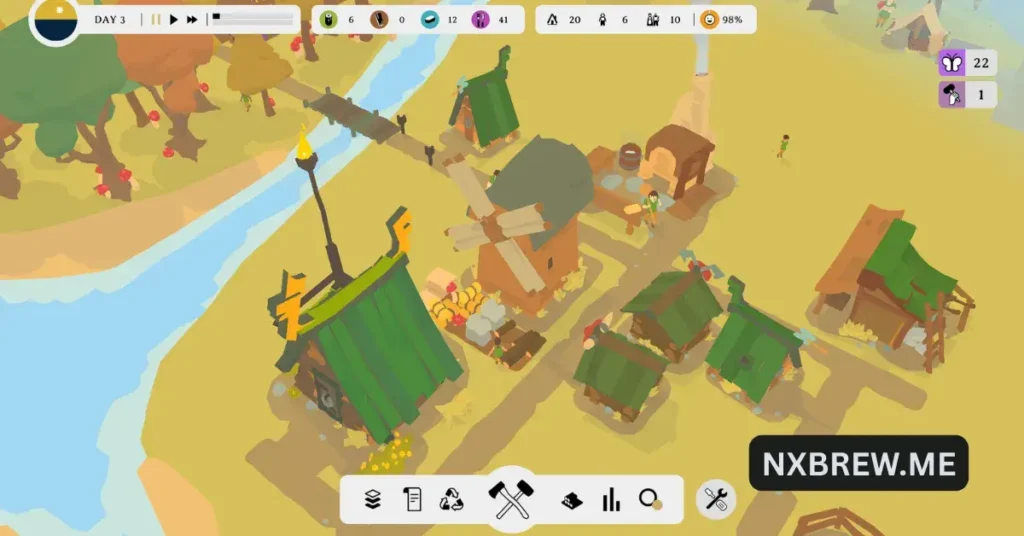Select the purple tree spirit counter
This screenshot has height=536, width=1024.
(951, 95)
